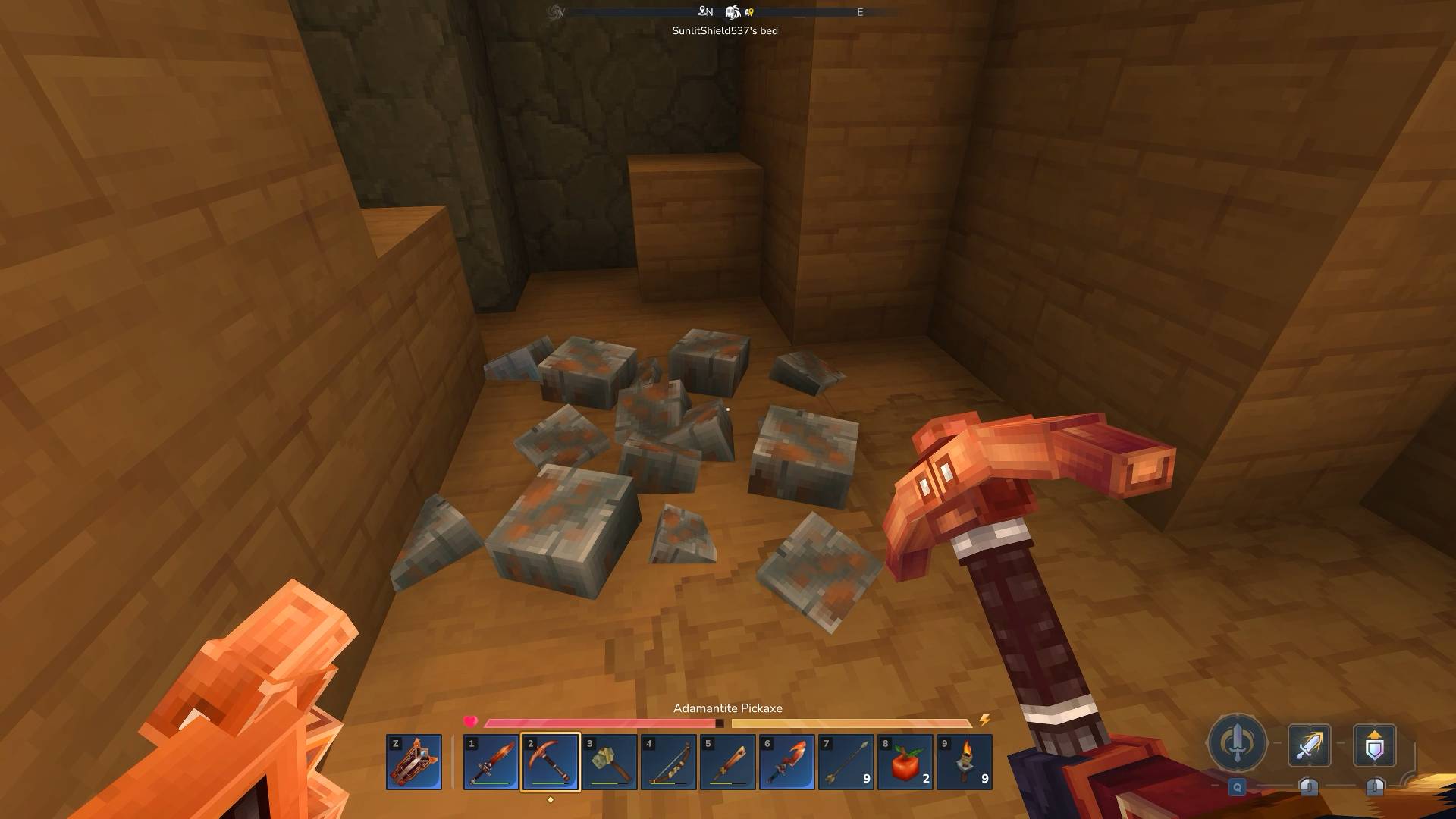Select the hammer in hotbar slot 3
Screen dimensions: 1456x819
click(610, 762)
